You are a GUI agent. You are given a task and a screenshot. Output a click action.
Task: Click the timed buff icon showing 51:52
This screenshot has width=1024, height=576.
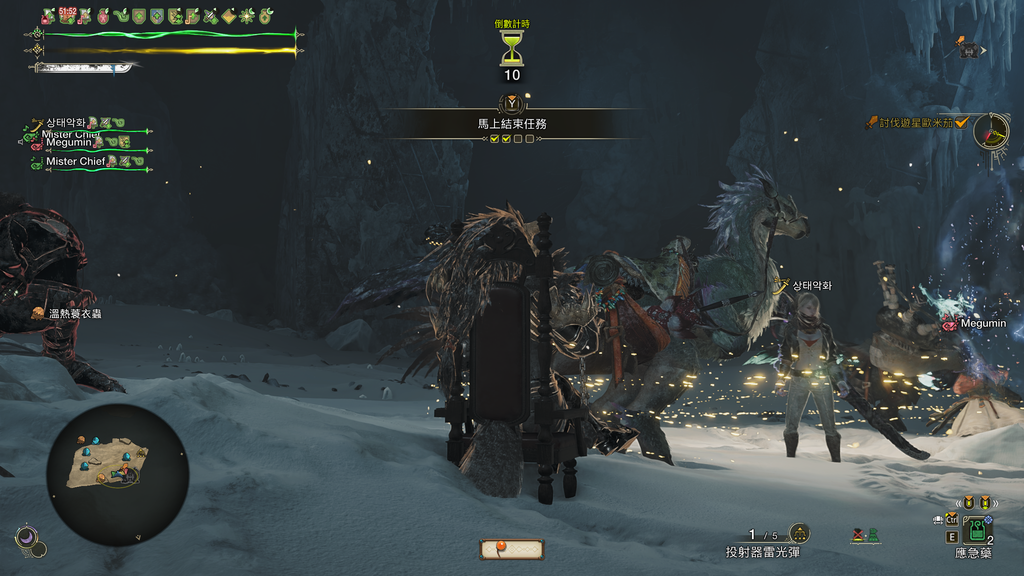[x=67, y=16]
